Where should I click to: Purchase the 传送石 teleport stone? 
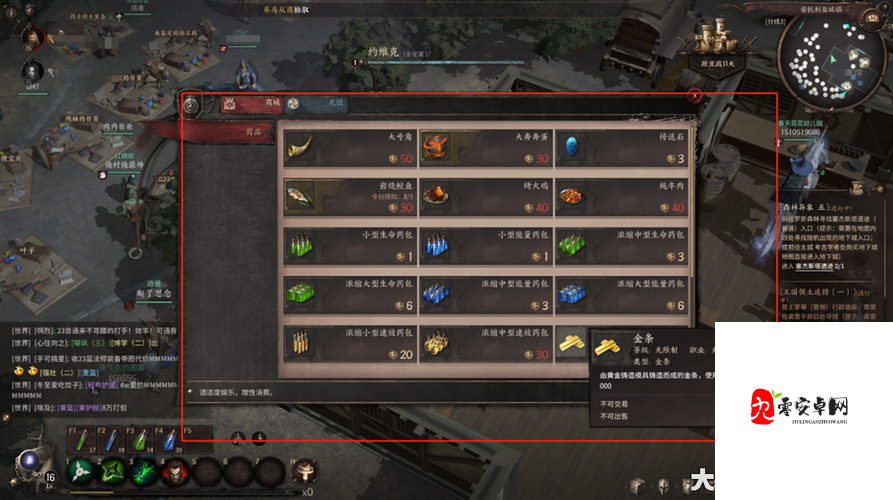pos(620,147)
